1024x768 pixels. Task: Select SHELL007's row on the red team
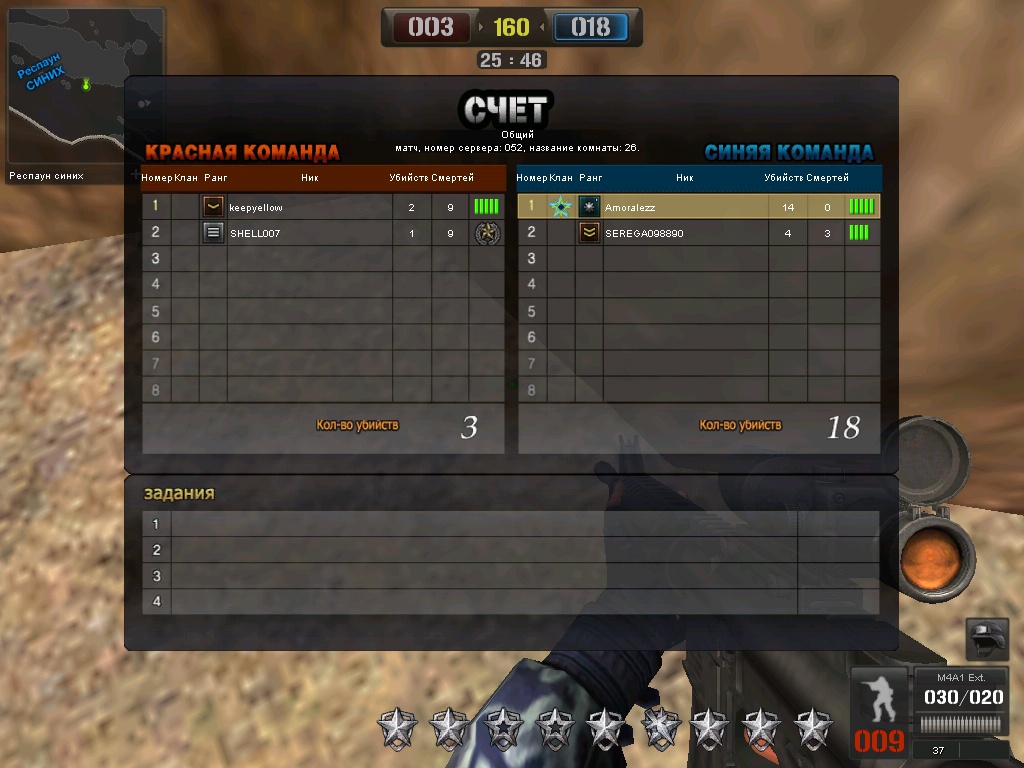point(322,233)
